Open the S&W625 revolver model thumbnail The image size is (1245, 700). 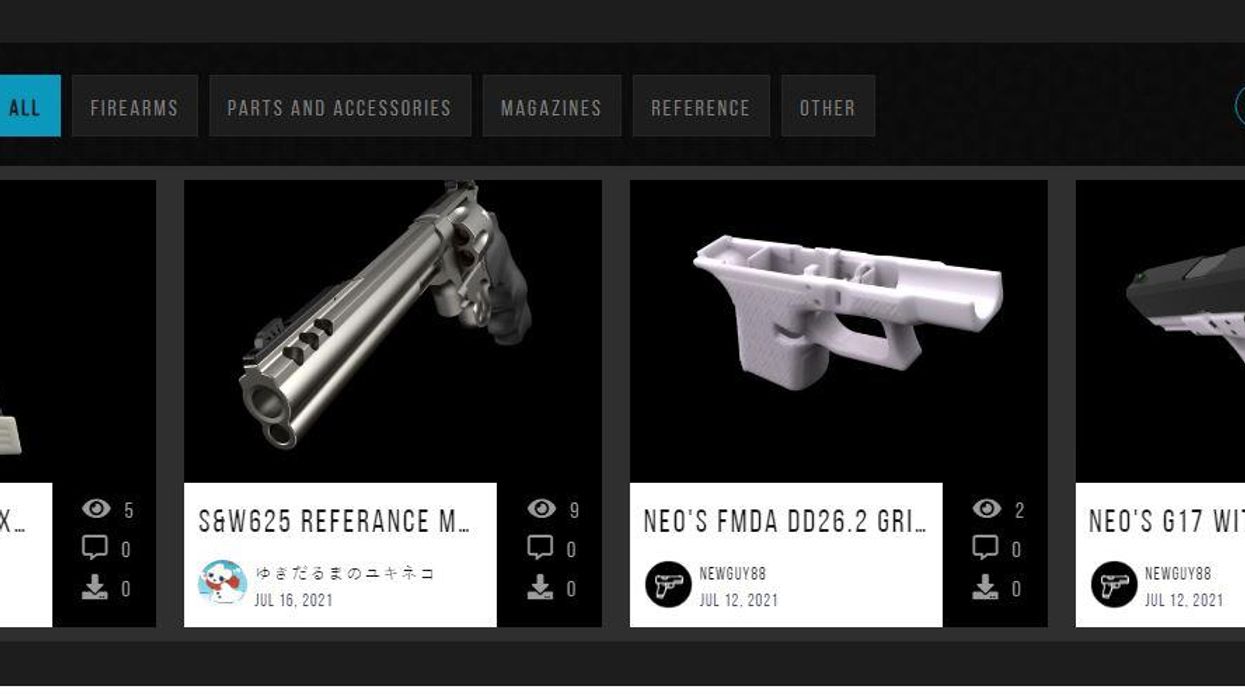tap(392, 330)
